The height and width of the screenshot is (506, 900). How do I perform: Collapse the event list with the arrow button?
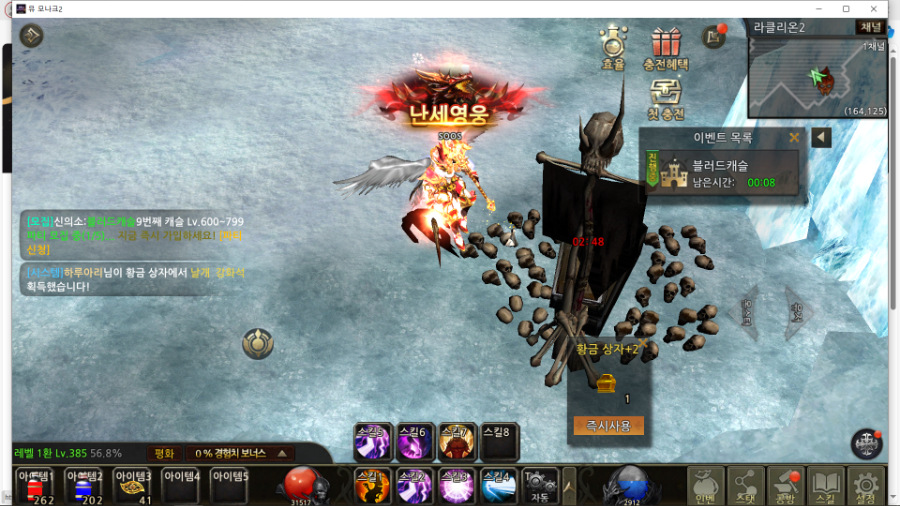tap(821, 137)
